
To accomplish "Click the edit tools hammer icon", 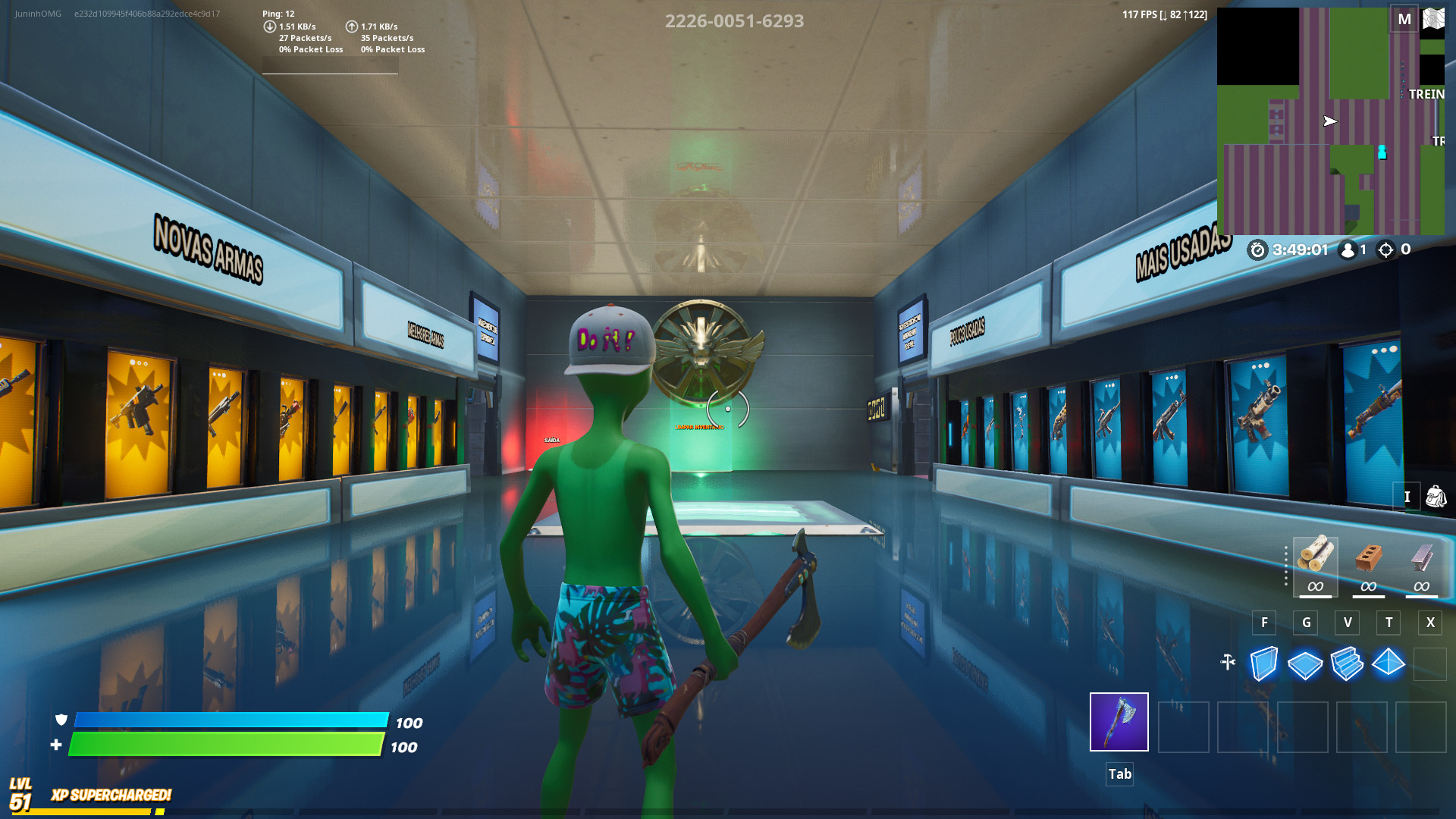I will 1228,661.
